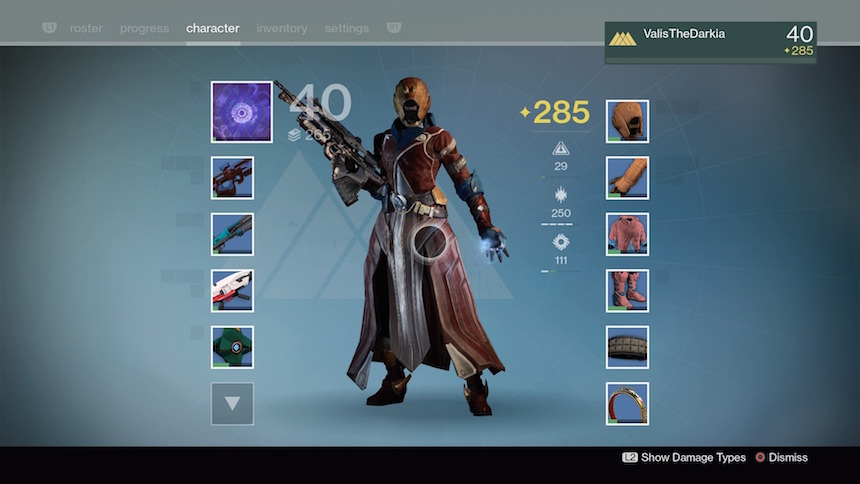This screenshot has height=484, width=860.
Task: Select the red leg armor slot
Action: 627,290
